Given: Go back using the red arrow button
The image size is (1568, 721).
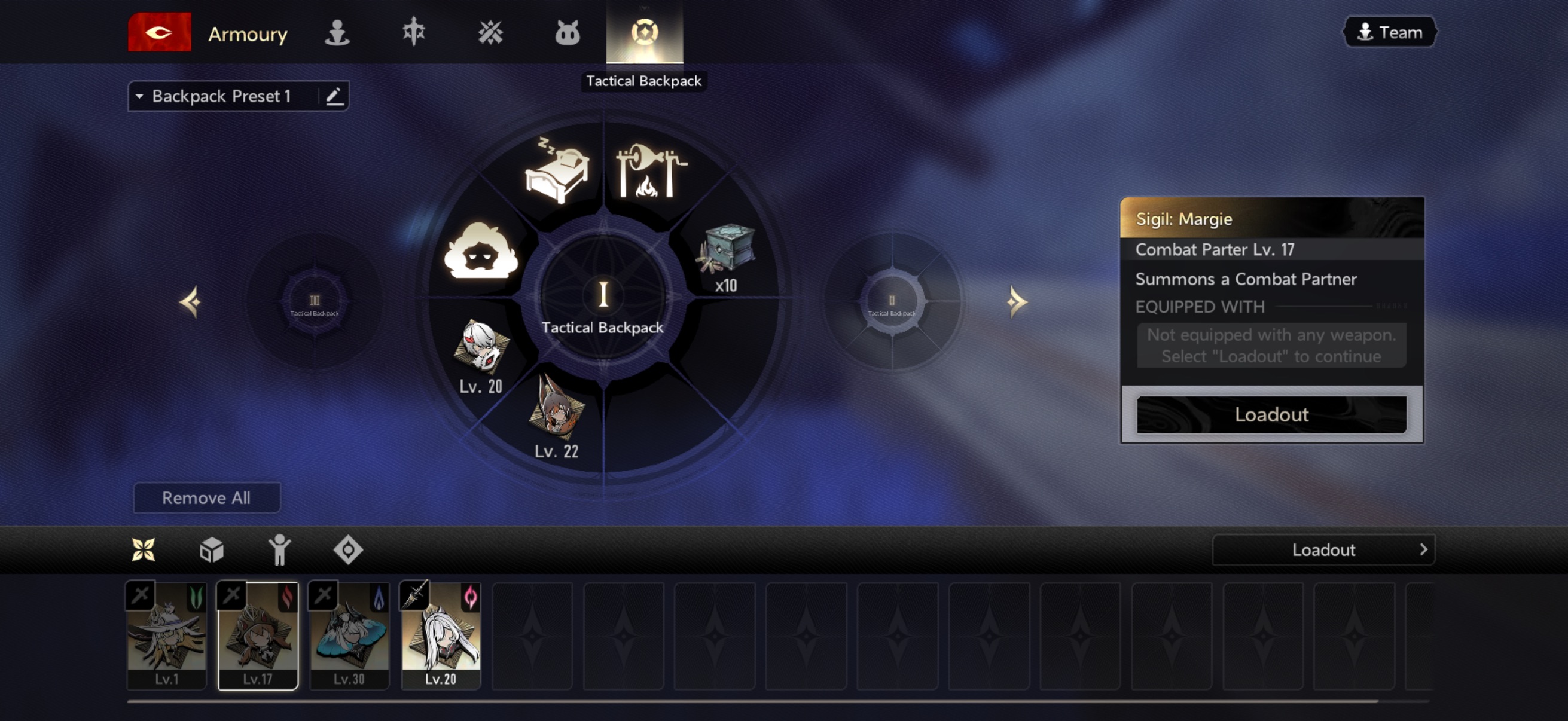Looking at the screenshot, I should tap(159, 32).
